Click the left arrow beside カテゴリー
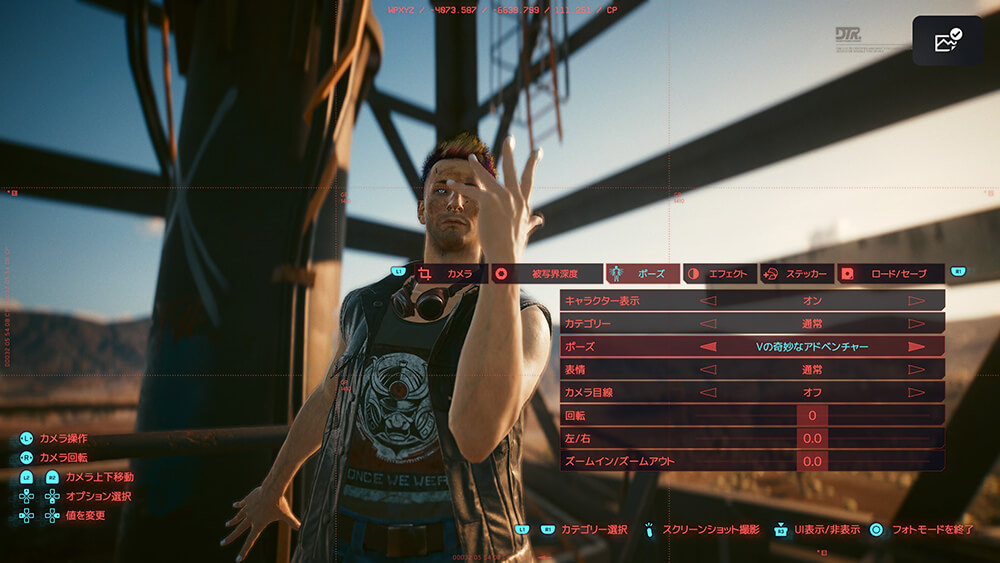 708,323
